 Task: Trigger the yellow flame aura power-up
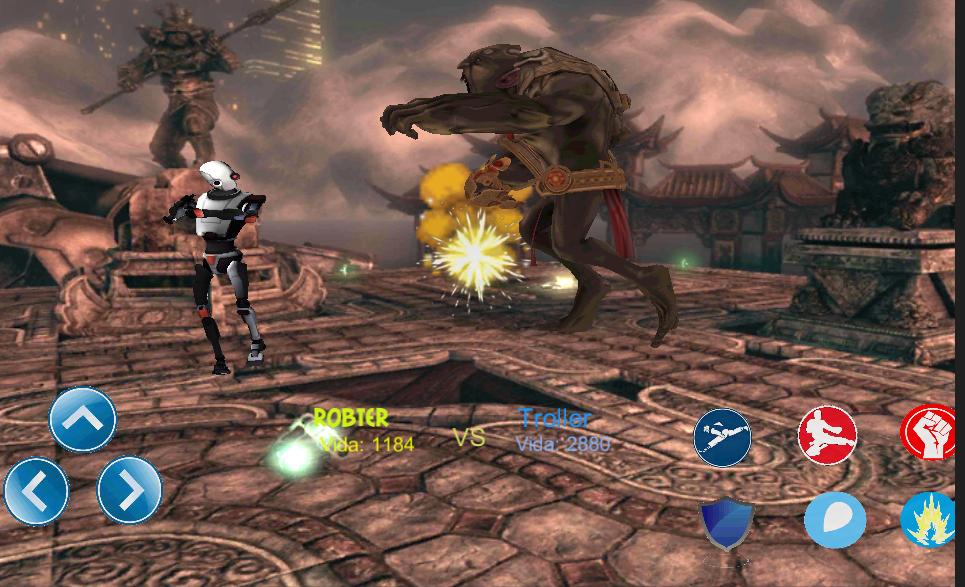pyautogui.click(x=931, y=520)
